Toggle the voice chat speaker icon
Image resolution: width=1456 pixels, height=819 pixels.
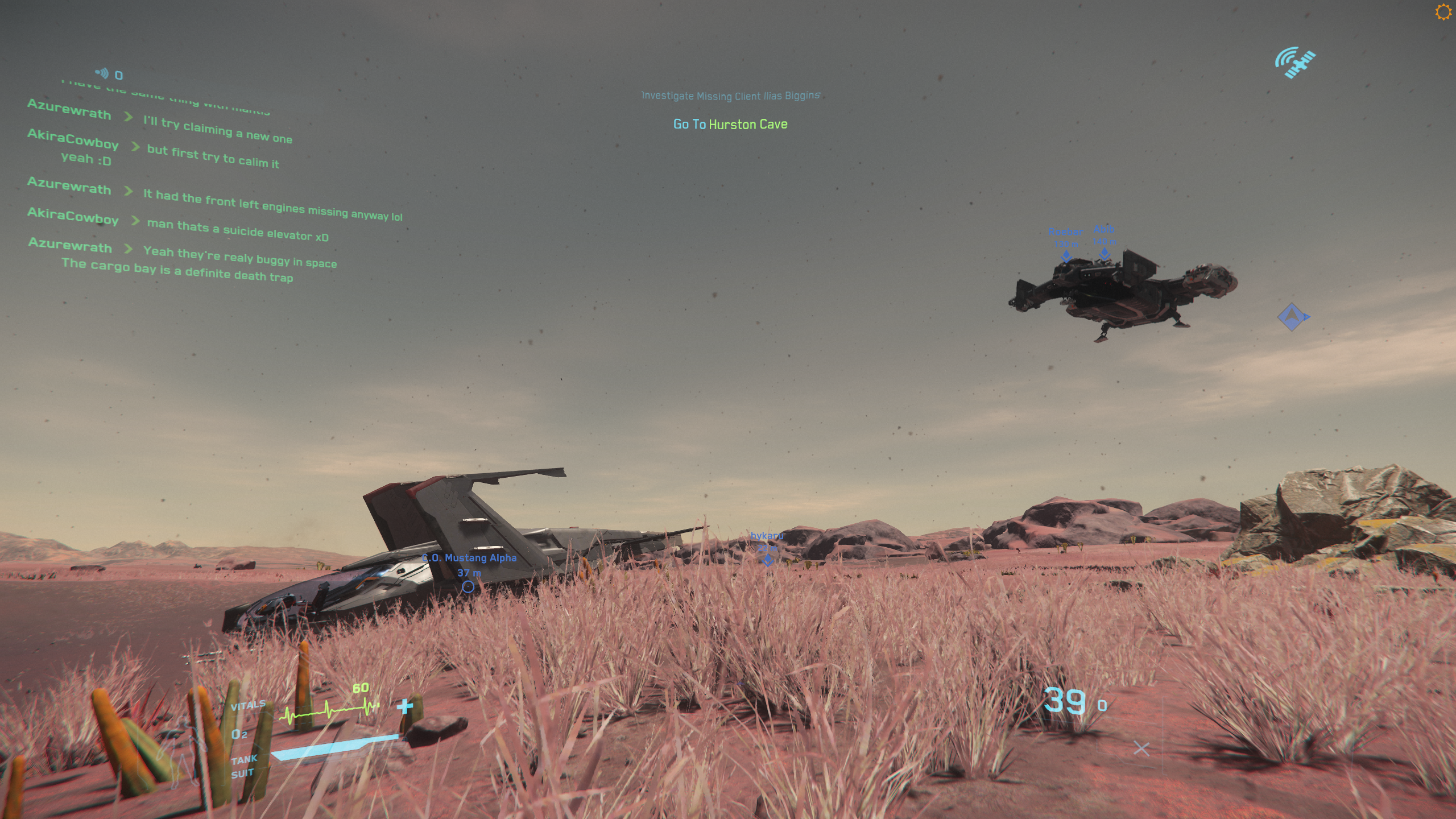(102, 73)
